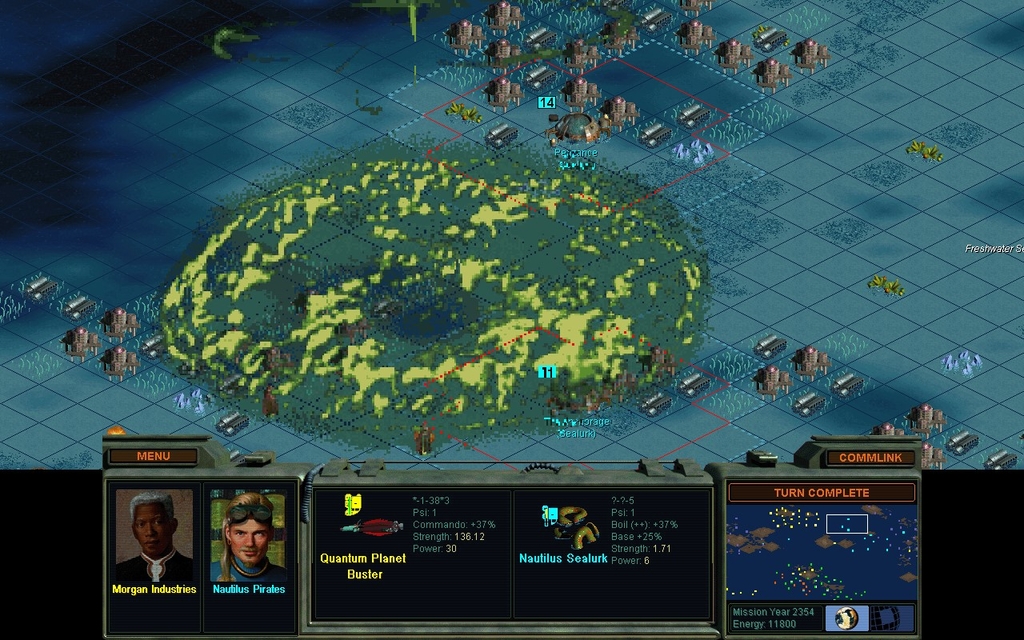Click the TURN COMPLETE button
This screenshot has height=640, width=1024.
(x=821, y=493)
